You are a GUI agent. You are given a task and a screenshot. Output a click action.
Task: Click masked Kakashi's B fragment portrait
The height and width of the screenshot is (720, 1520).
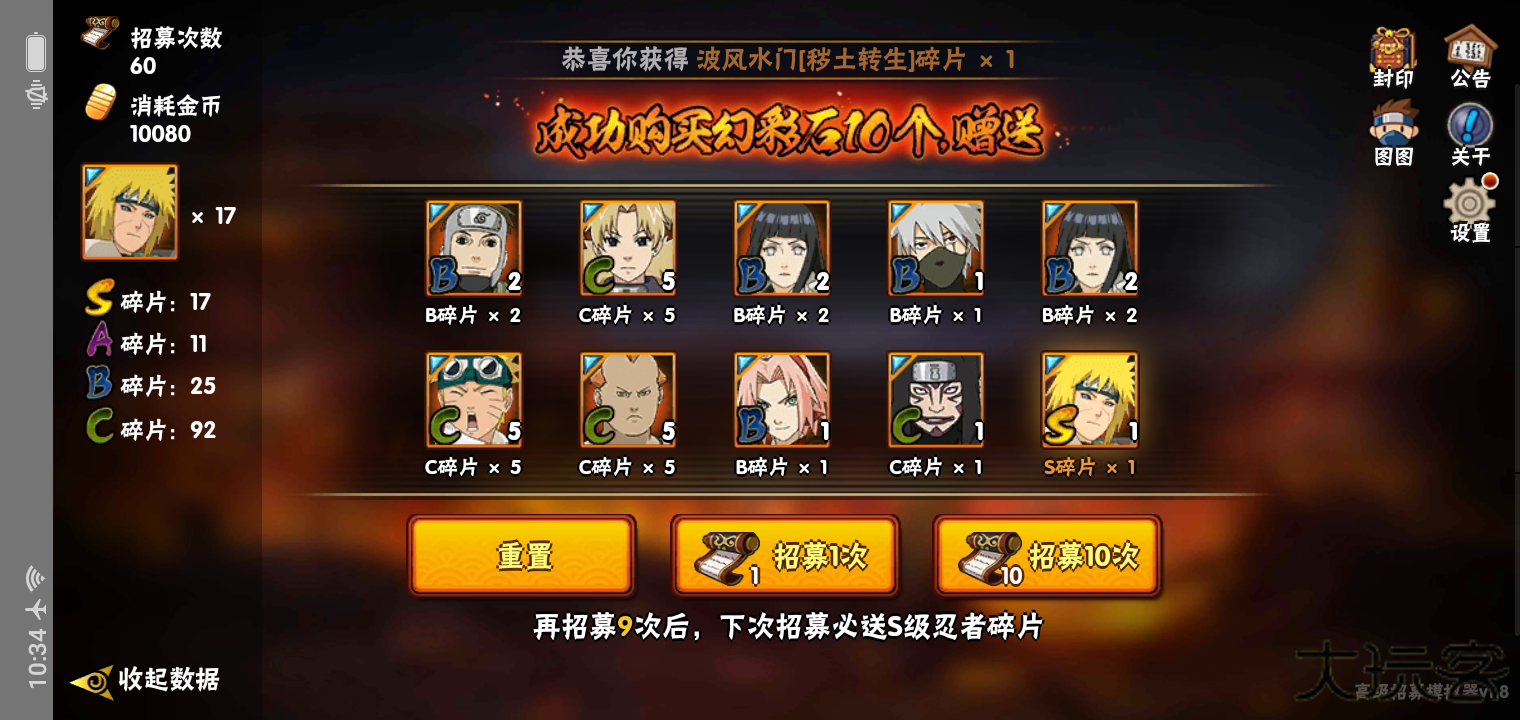pyautogui.click(x=937, y=247)
